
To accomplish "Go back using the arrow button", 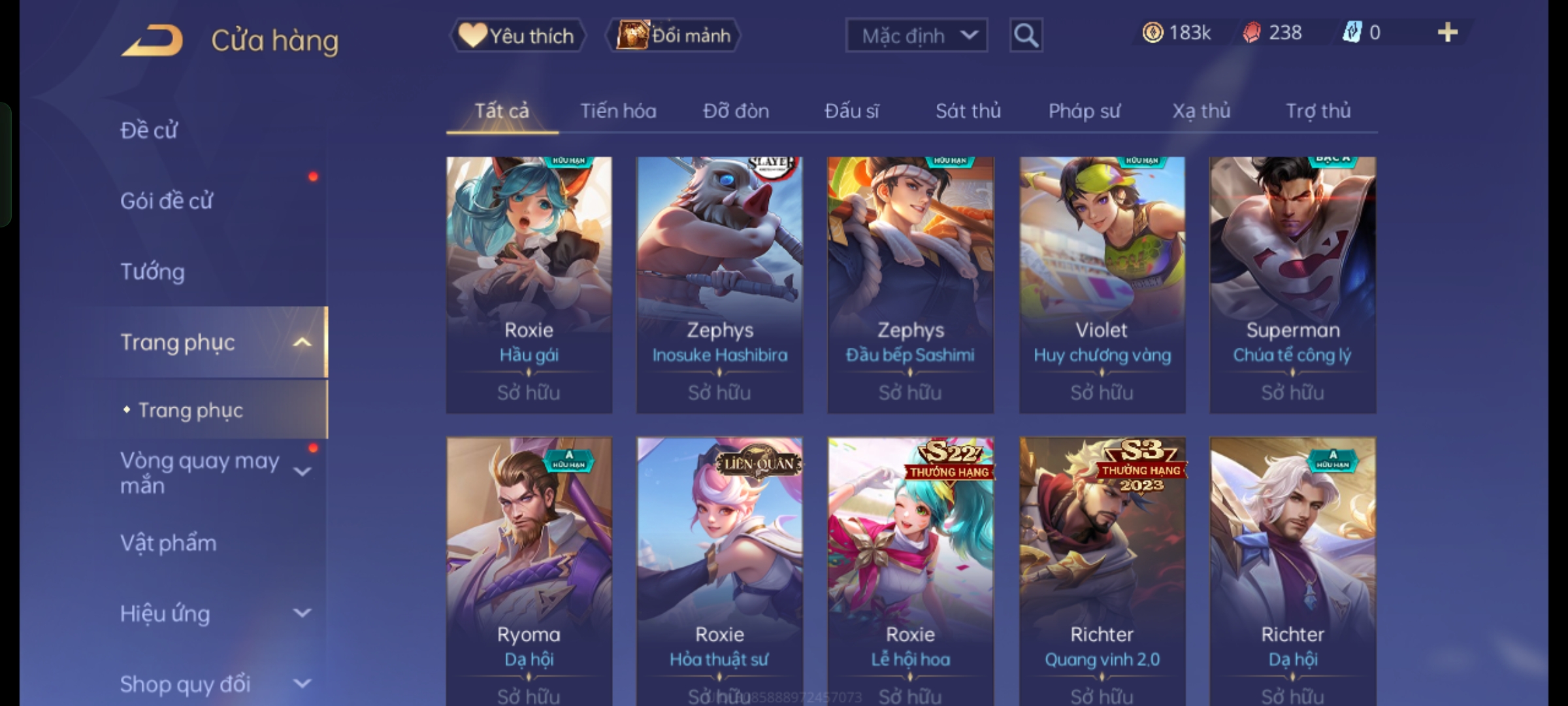I will point(152,41).
